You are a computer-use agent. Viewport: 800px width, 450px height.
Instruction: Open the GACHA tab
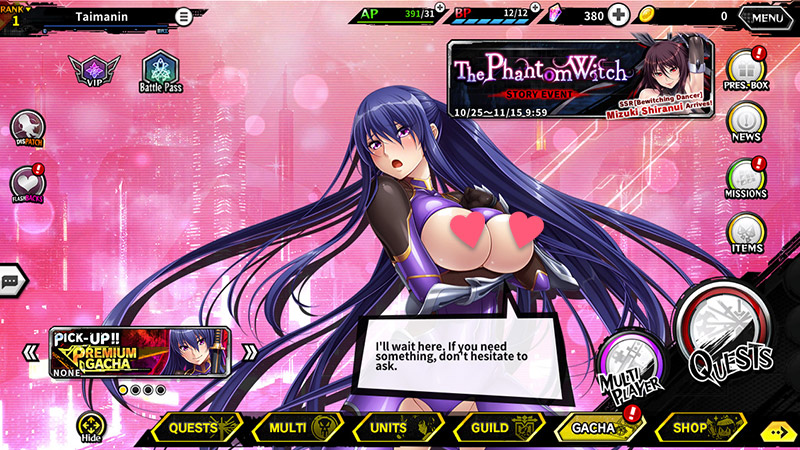(597, 428)
